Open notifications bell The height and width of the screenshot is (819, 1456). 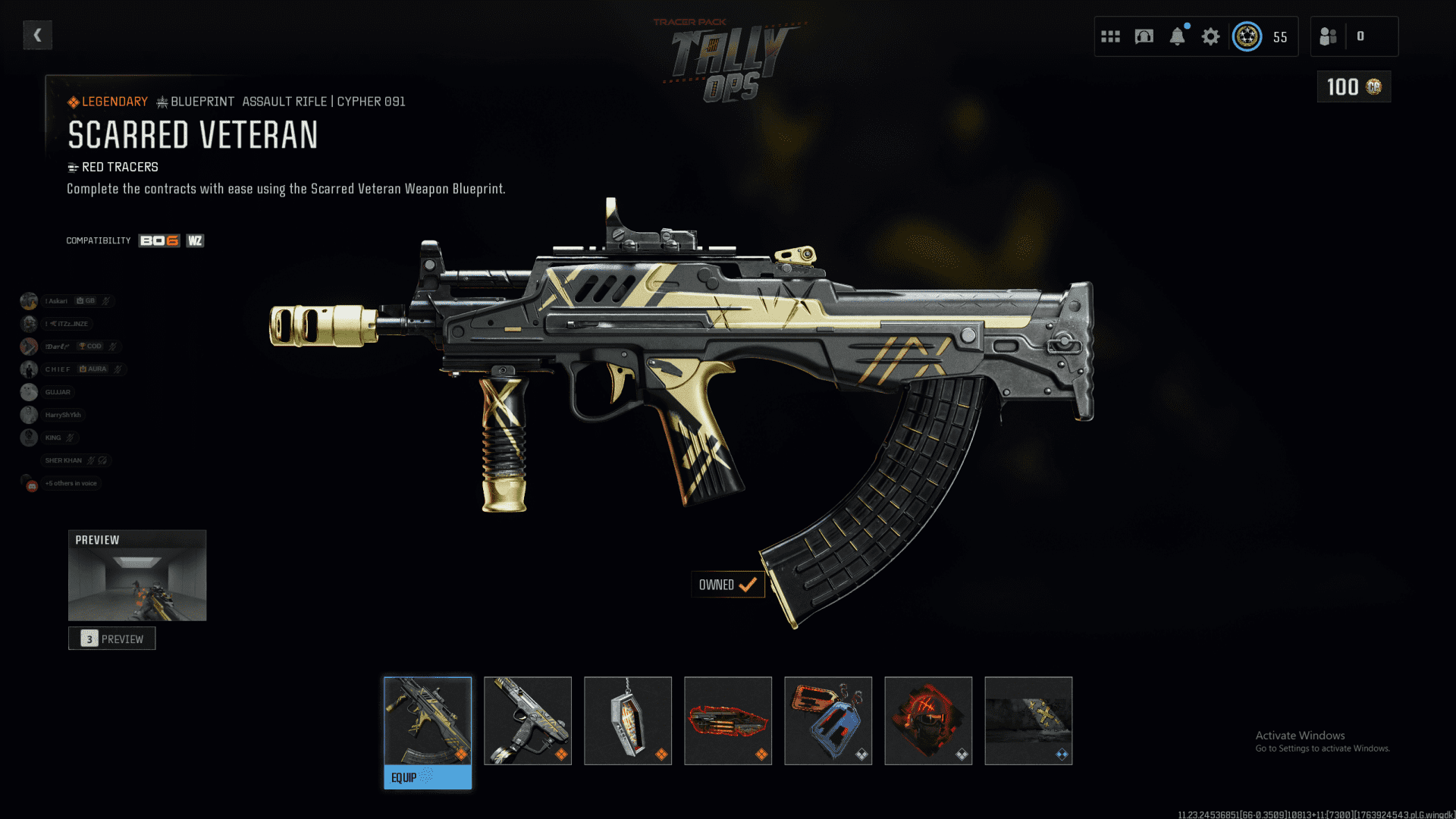point(1177,36)
